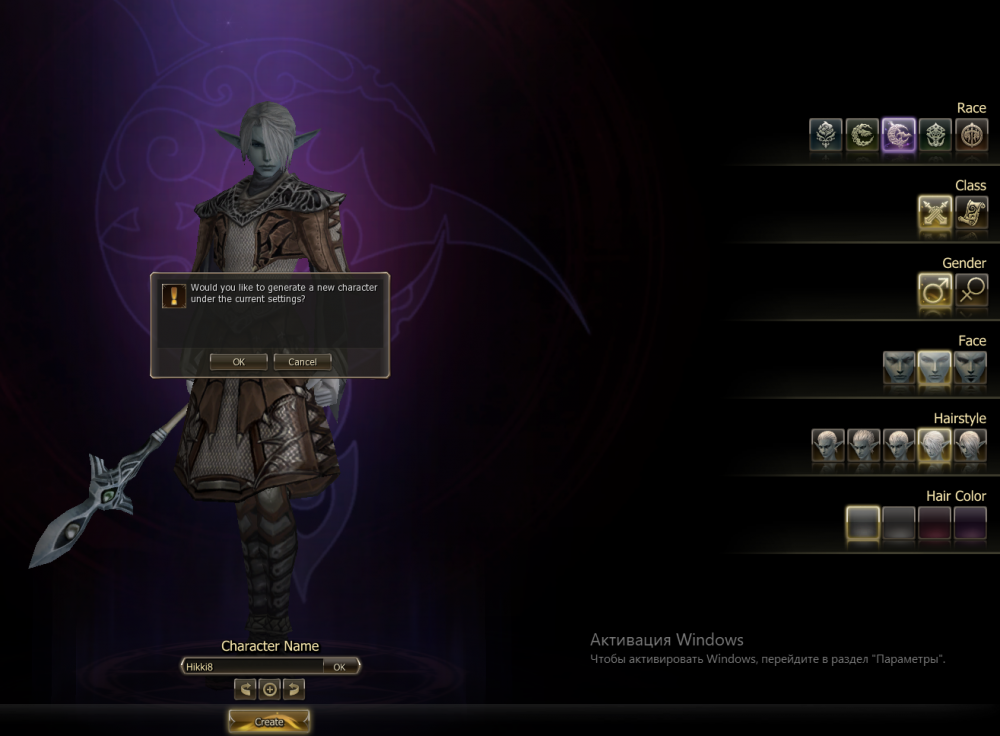Image resolution: width=1000 pixels, height=736 pixels.
Task: Confirm character generation with dialog OK
Action: click(238, 362)
